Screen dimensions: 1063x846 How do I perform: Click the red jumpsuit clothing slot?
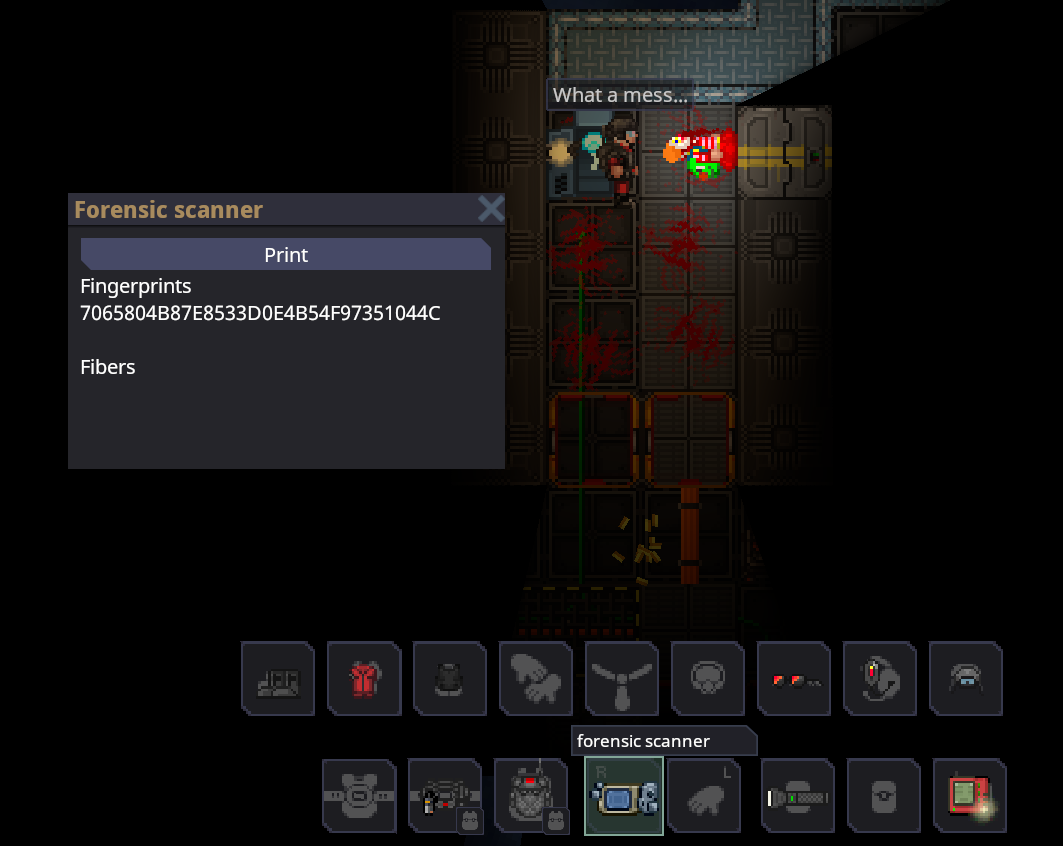tap(364, 679)
